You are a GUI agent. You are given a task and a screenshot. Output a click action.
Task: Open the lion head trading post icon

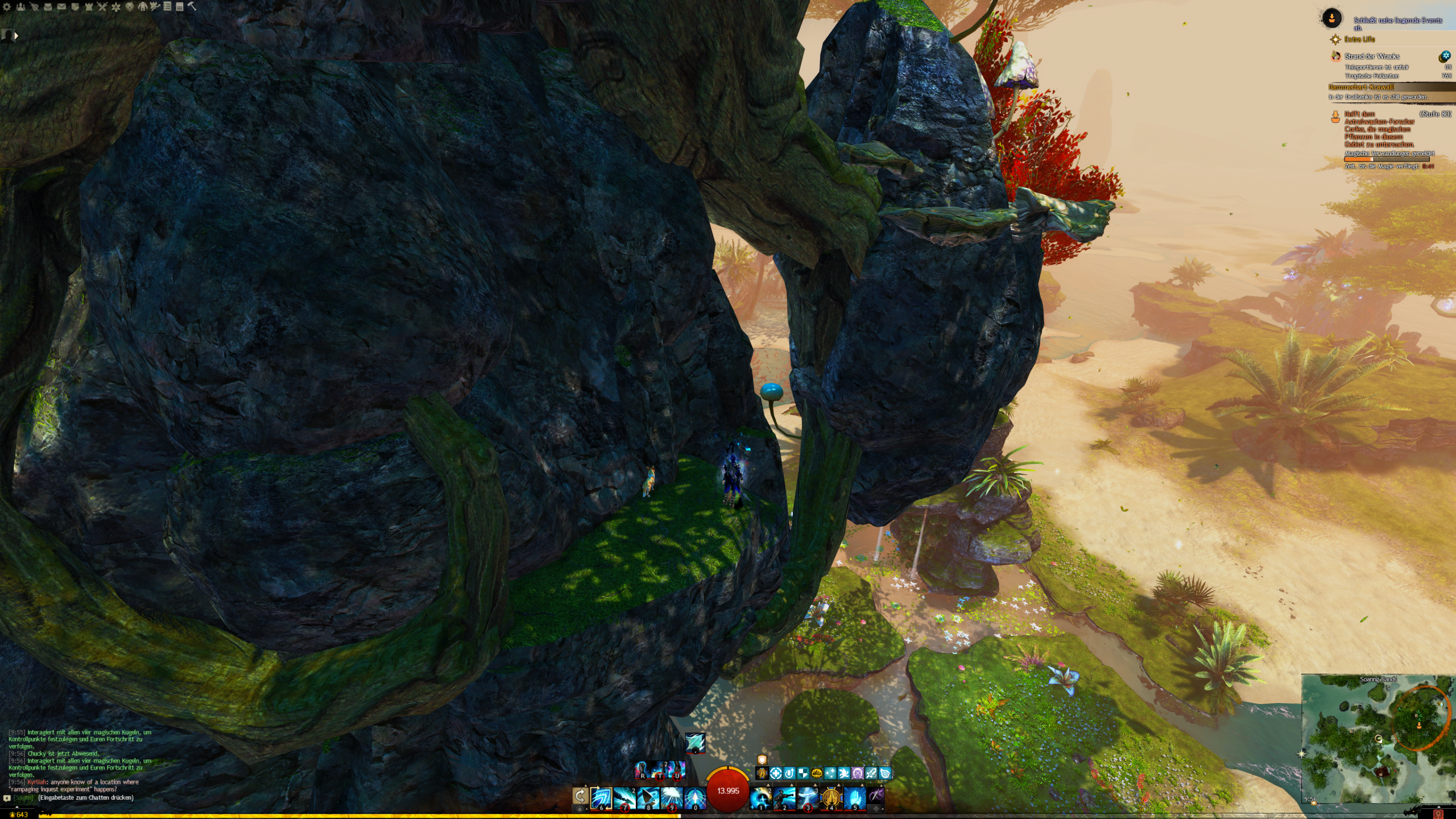click(x=130, y=7)
